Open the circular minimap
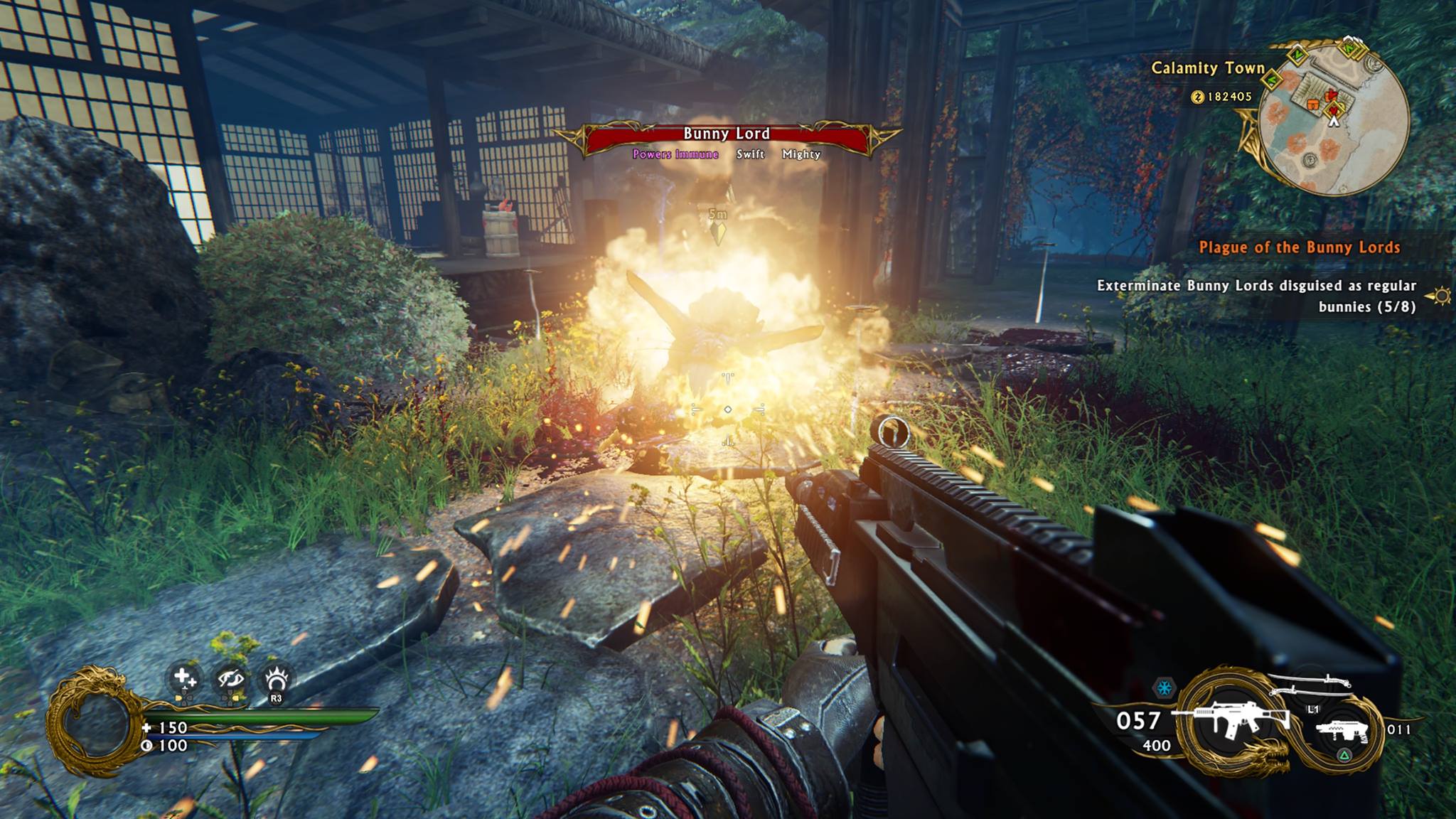 point(1334,117)
